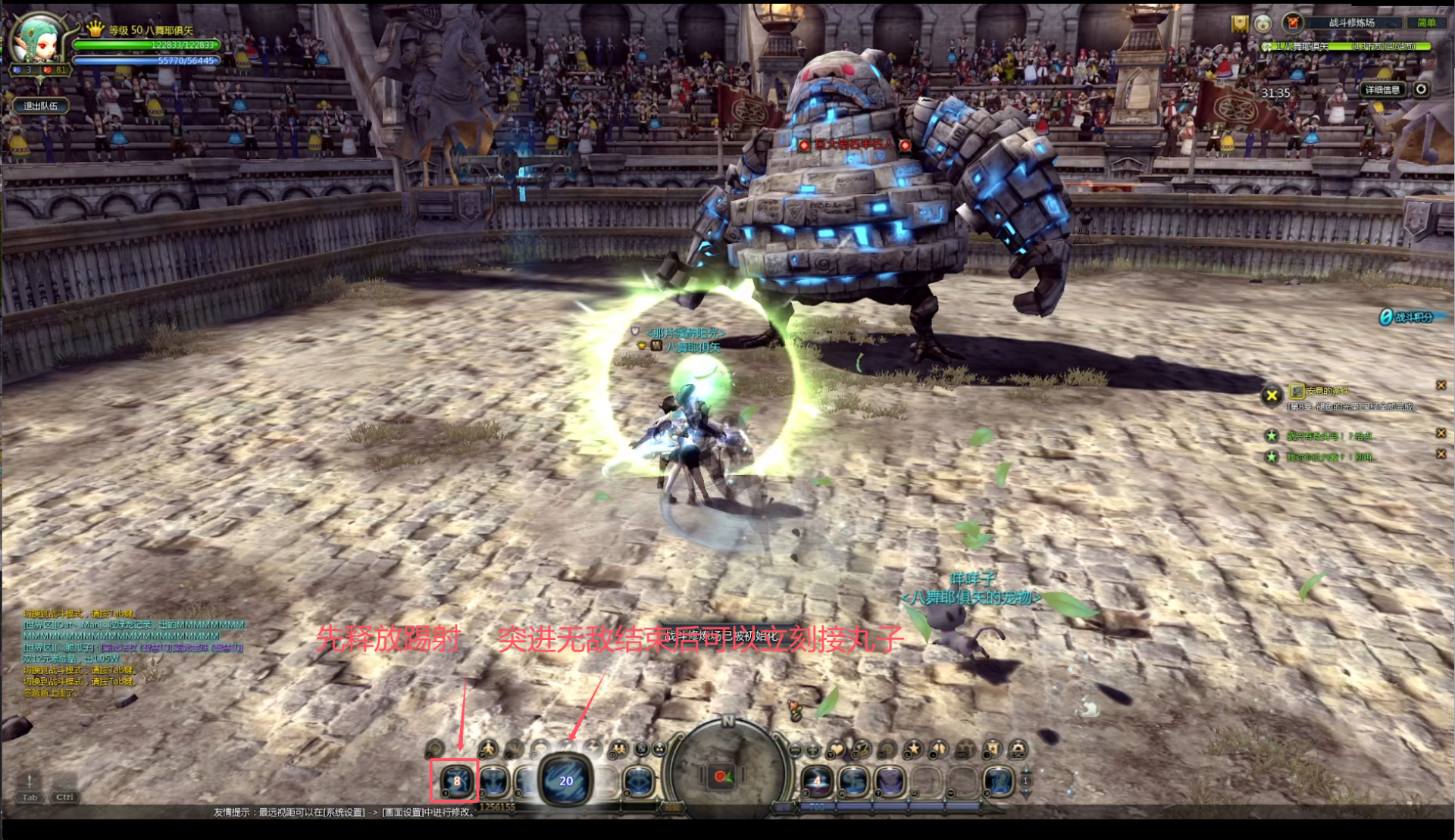The image size is (1455, 840).
Task: Select the 简单 difficulty label
Action: (x=1426, y=23)
